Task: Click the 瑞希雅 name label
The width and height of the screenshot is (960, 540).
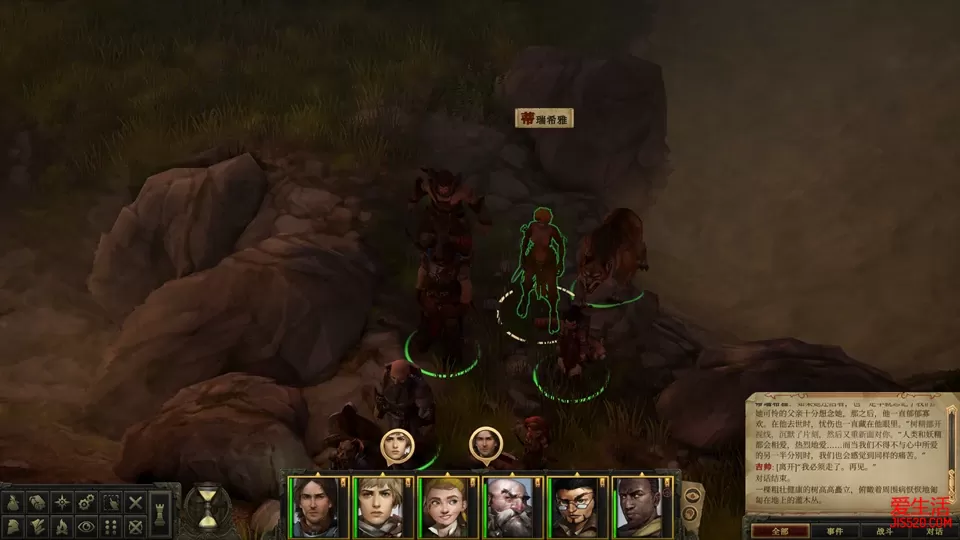Action: (x=544, y=119)
